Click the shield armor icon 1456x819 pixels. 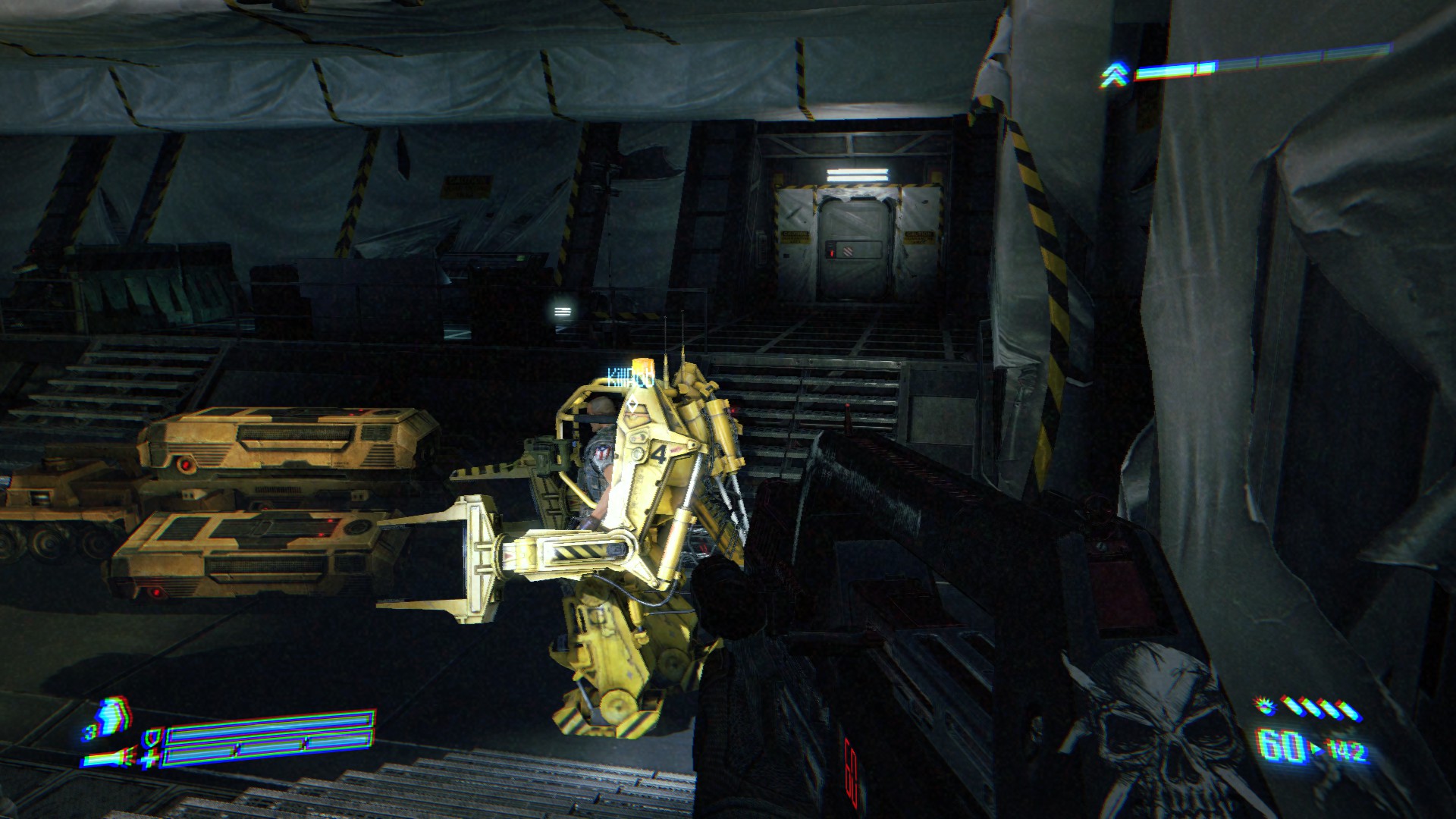point(152,737)
